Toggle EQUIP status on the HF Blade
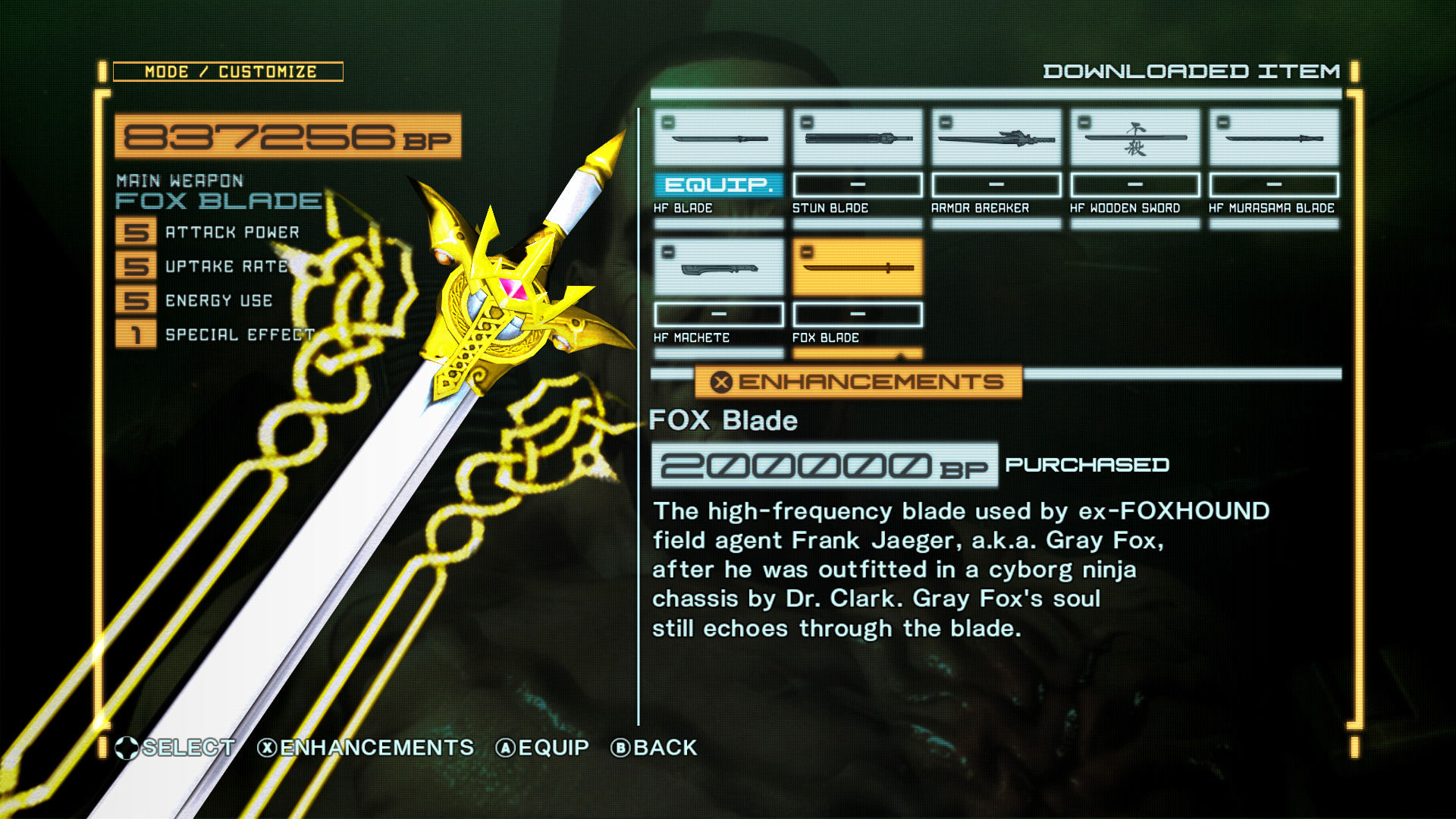1456x819 pixels. pos(718,184)
